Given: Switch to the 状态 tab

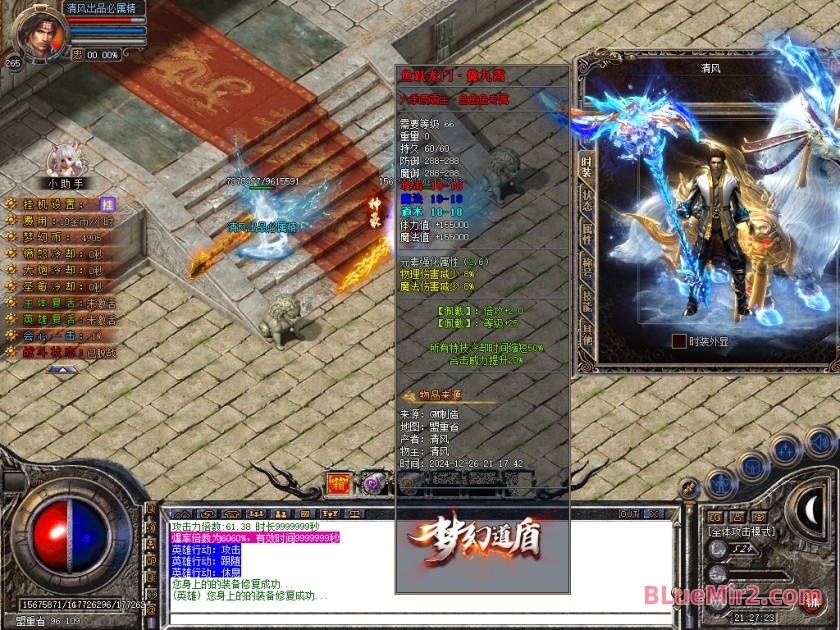Looking at the screenshot, I should [586, 200].
